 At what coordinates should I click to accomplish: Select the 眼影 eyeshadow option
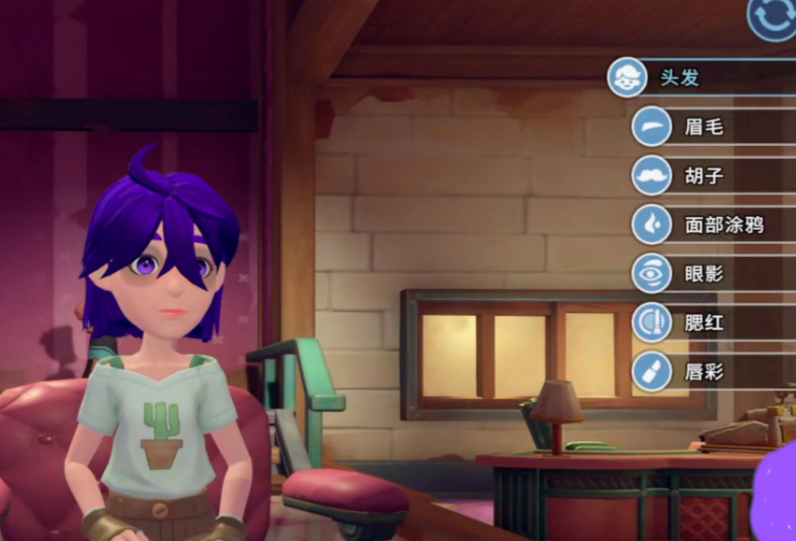(703, 273)
